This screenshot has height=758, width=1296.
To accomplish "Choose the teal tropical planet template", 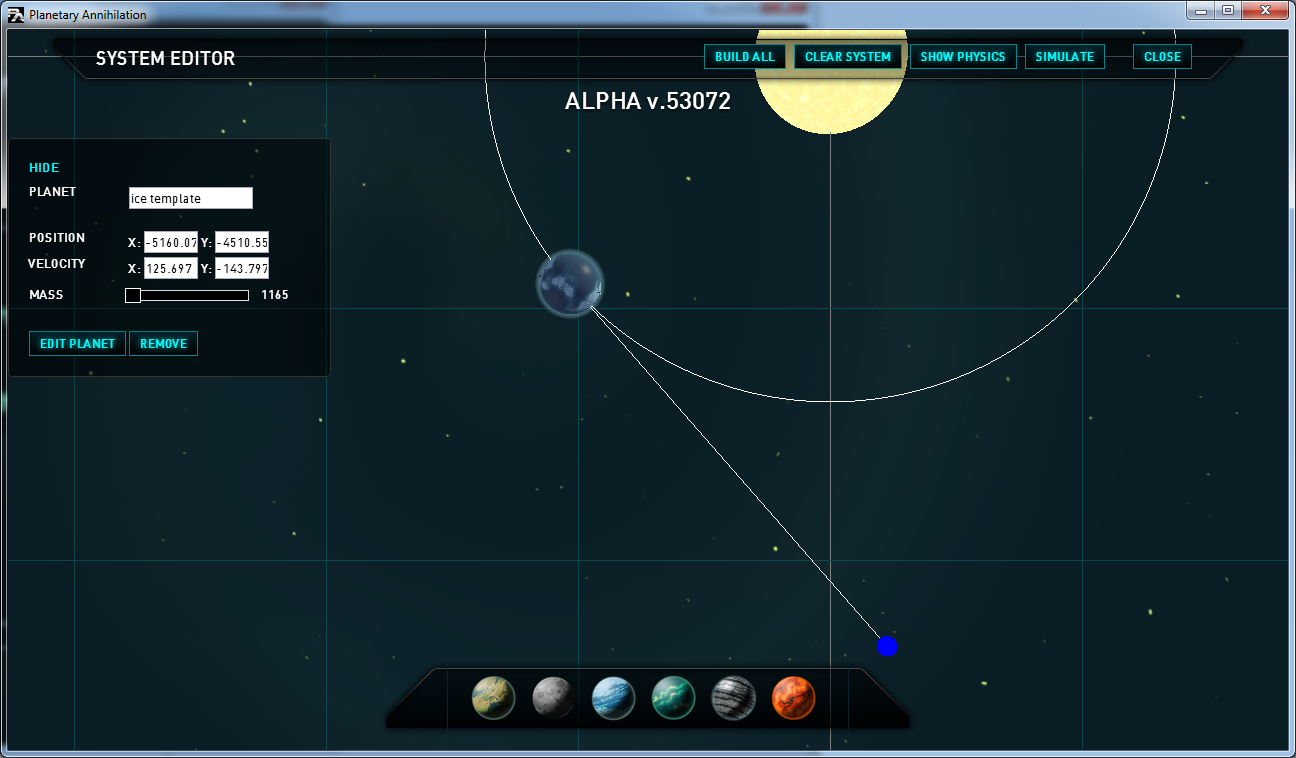I will click(x=673, y=698).
